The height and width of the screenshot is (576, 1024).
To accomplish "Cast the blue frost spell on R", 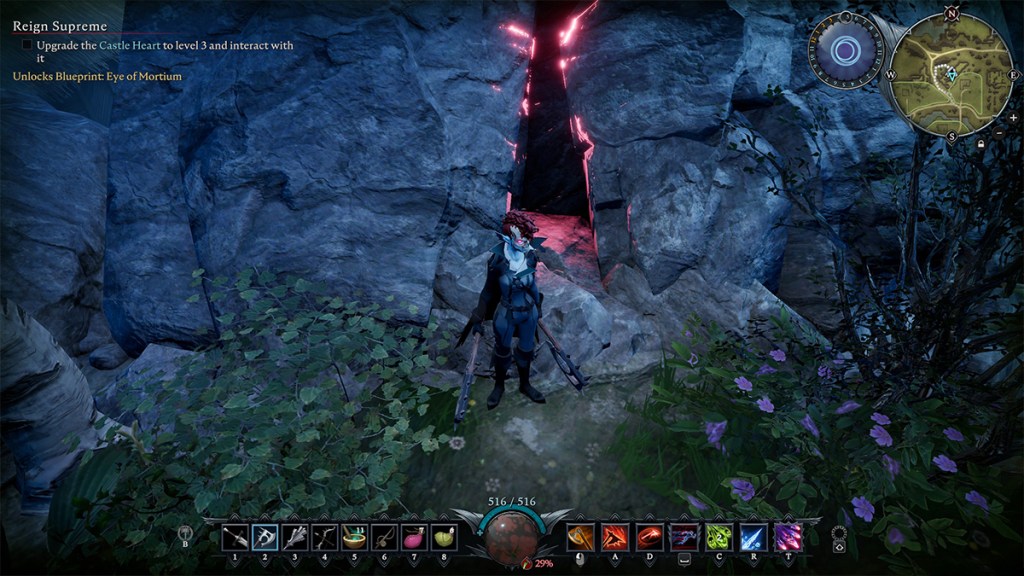I will [x=754, y=537].
